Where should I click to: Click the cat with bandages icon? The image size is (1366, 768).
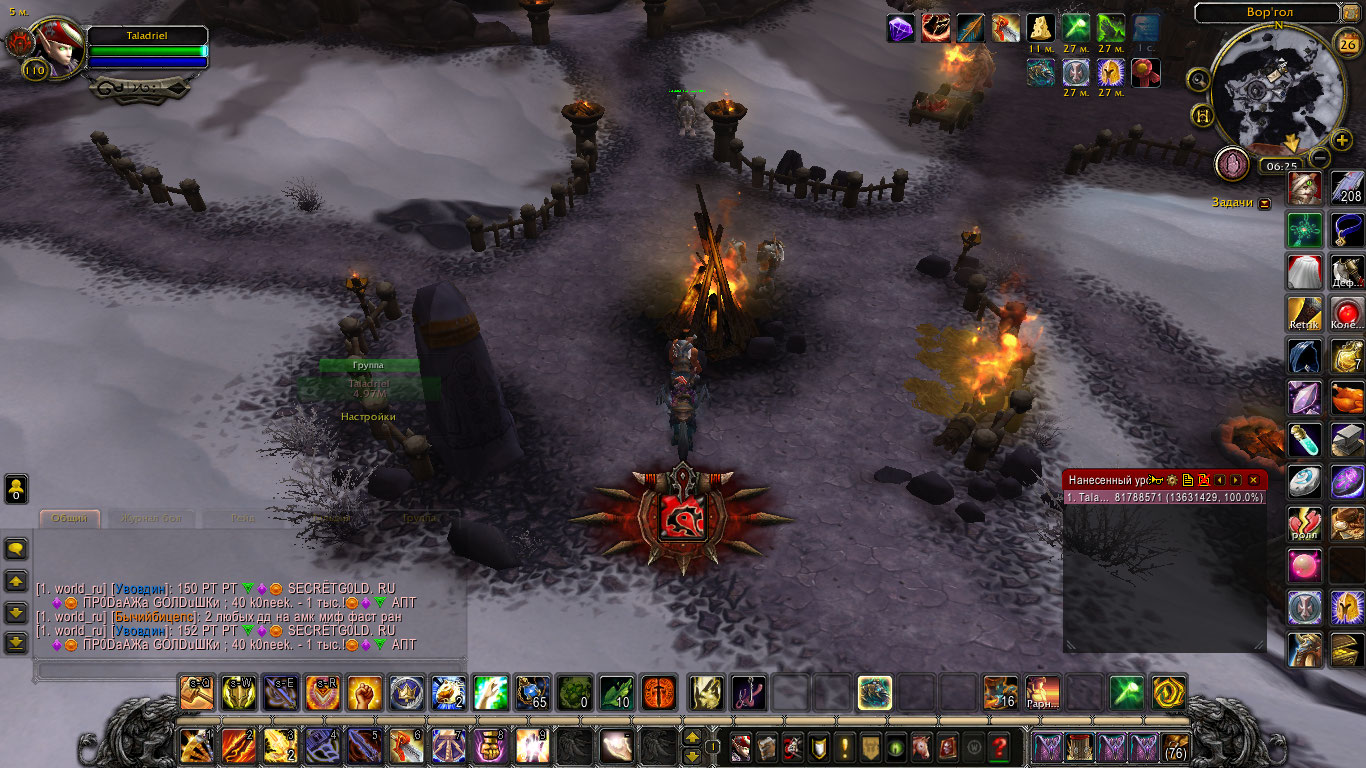(x=1304, y=187)
